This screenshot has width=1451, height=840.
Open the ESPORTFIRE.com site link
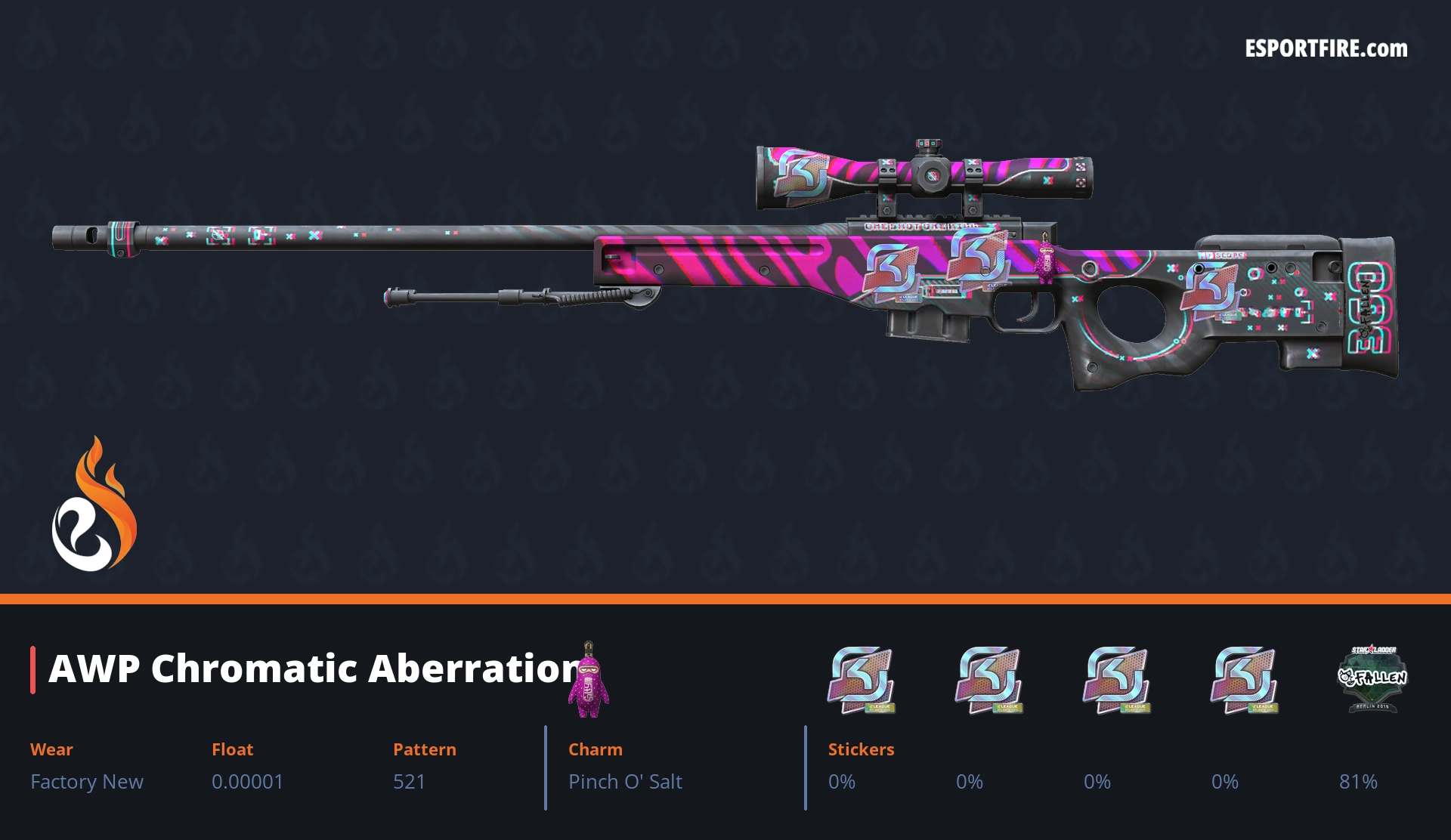coord(1326,49)
